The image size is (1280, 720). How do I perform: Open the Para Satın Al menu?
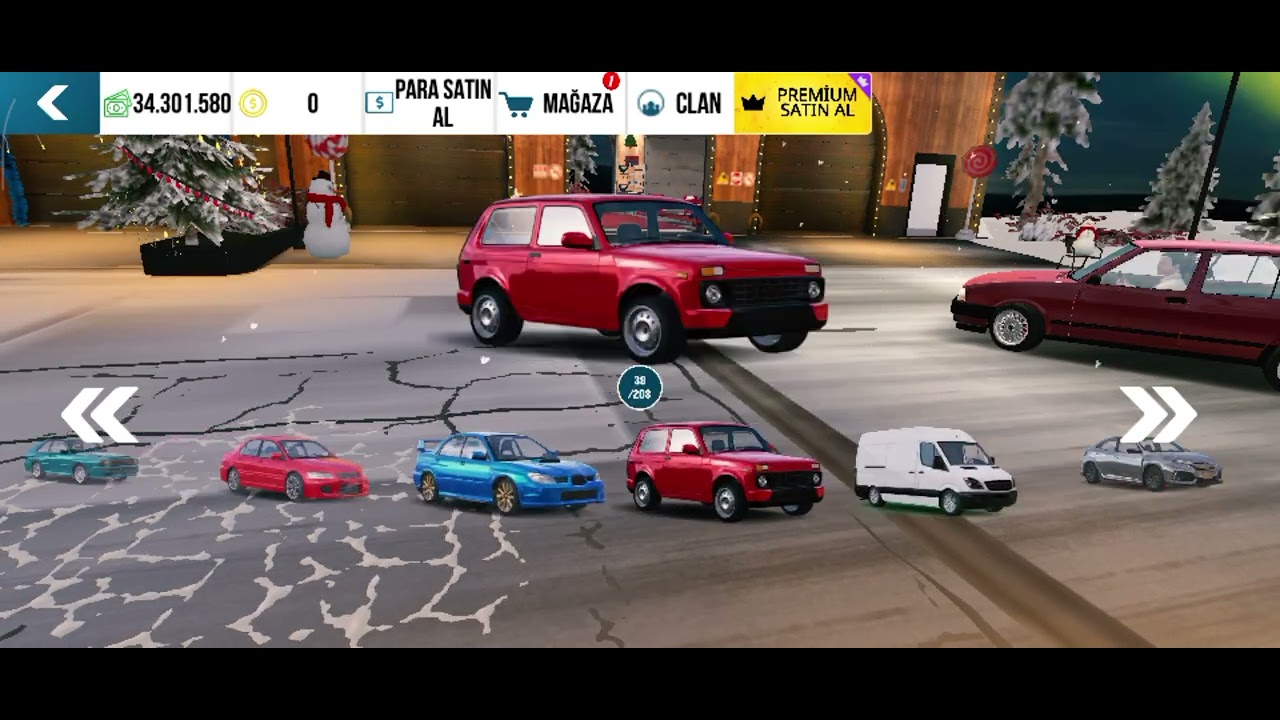point(429,103)
